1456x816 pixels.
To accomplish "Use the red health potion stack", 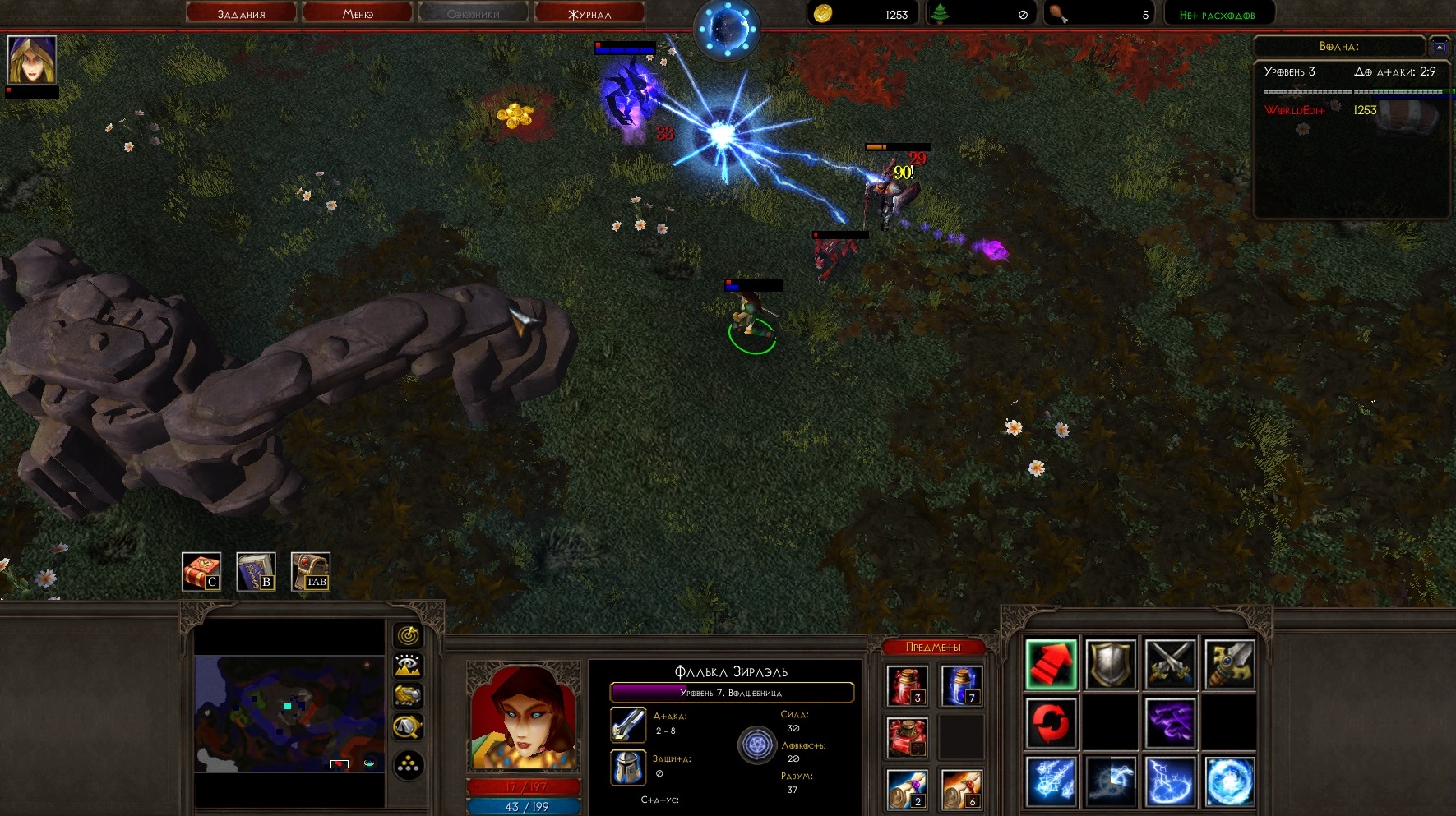I will click(x=908, y=686).
